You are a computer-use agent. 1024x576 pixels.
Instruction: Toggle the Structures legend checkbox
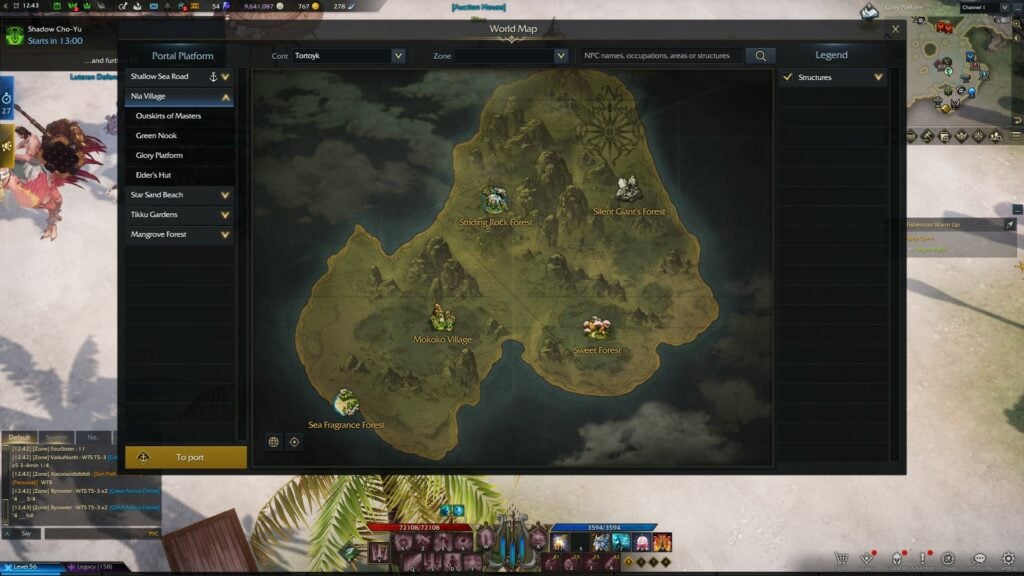[788, 77]
